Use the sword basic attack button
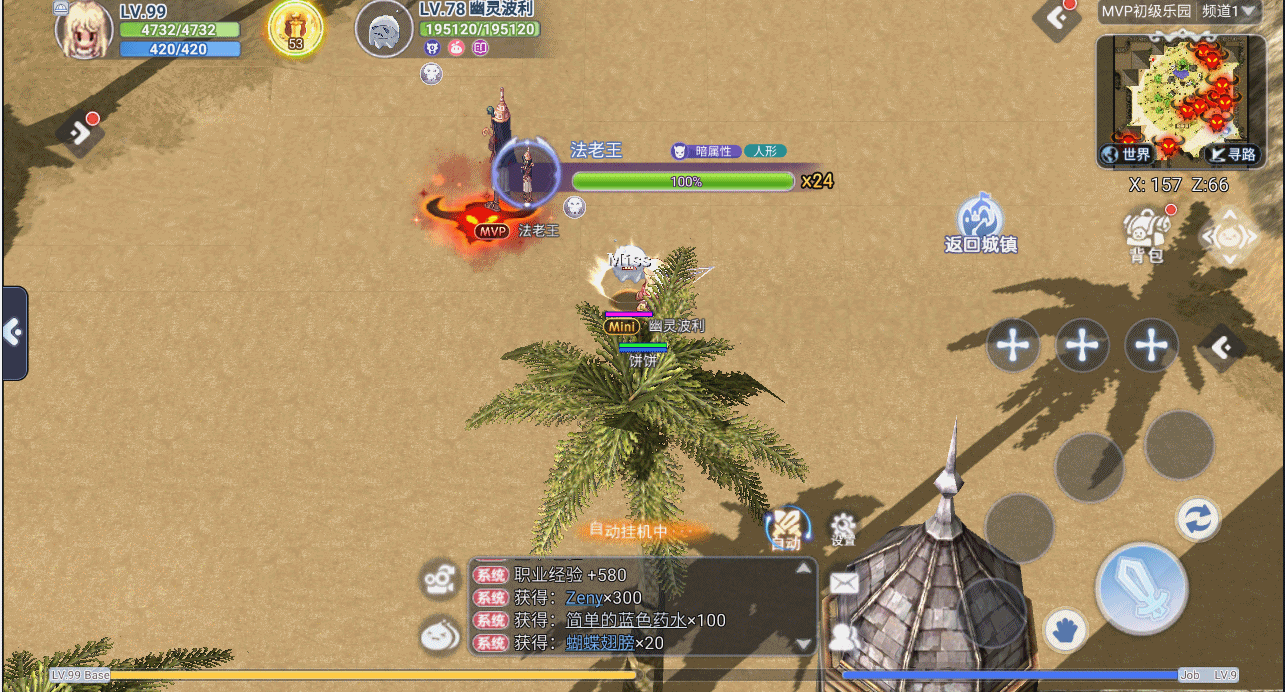Image resolution: width=1285 pixels, height=692 pixels. [1141, 588]
